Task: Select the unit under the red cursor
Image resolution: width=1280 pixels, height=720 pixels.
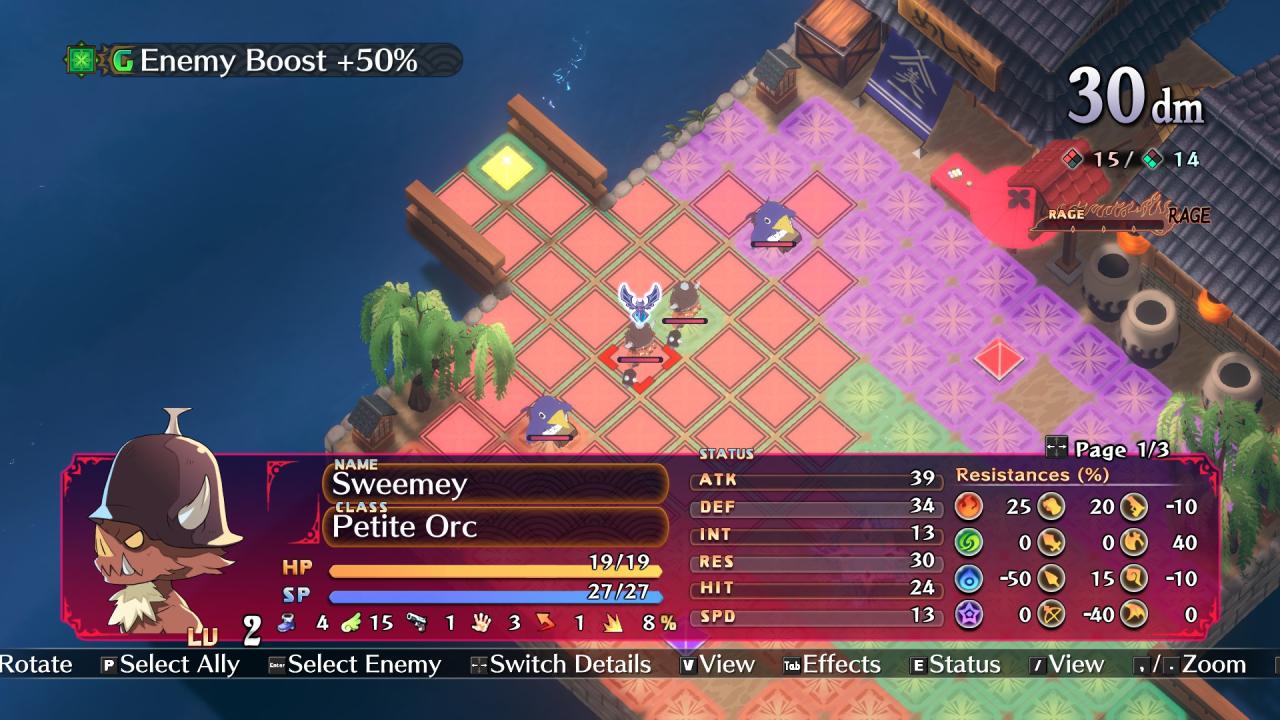Action: pyautogui.click(x=640, y=351)
